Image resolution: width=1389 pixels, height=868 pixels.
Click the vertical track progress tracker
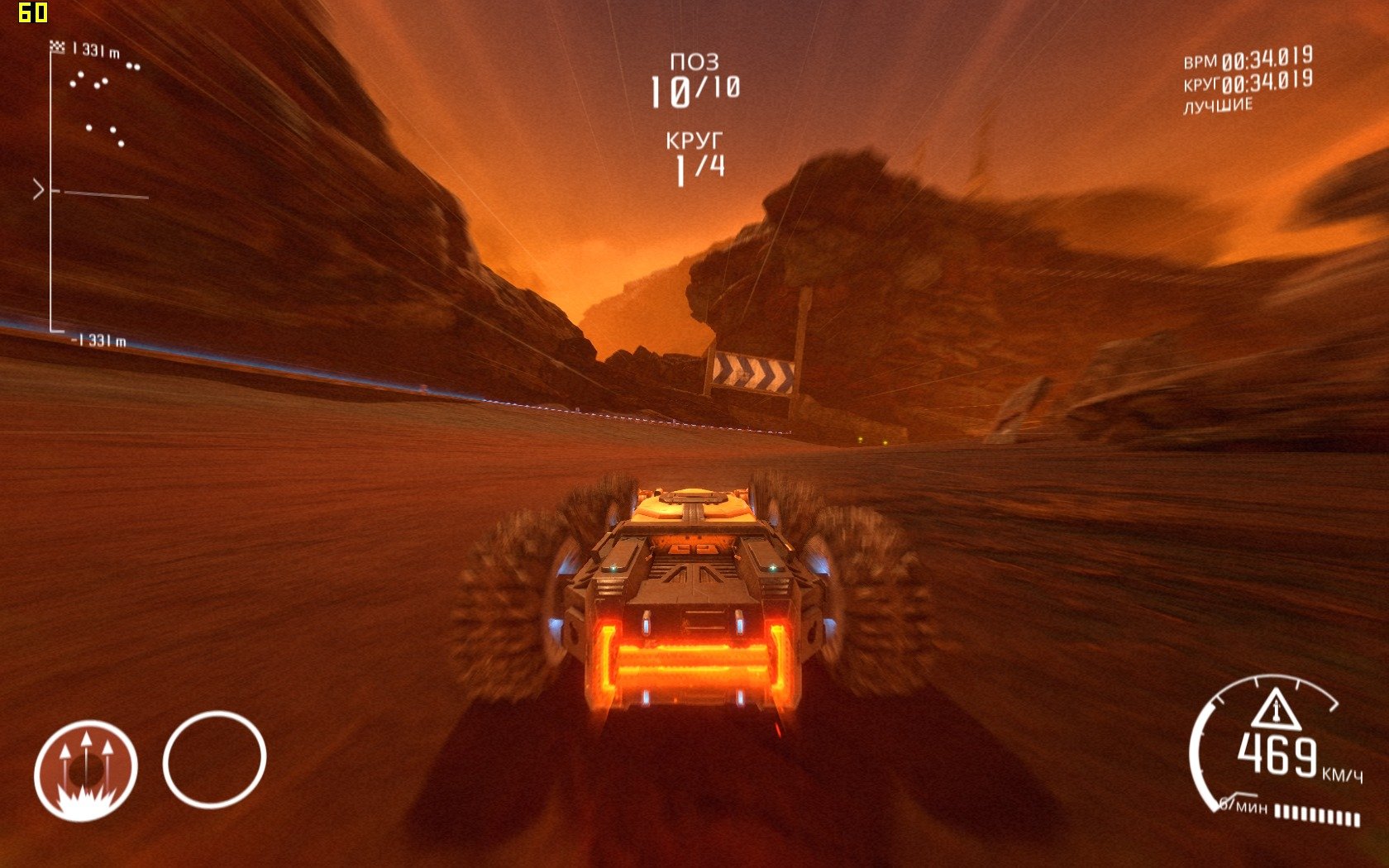click(51, 192)
